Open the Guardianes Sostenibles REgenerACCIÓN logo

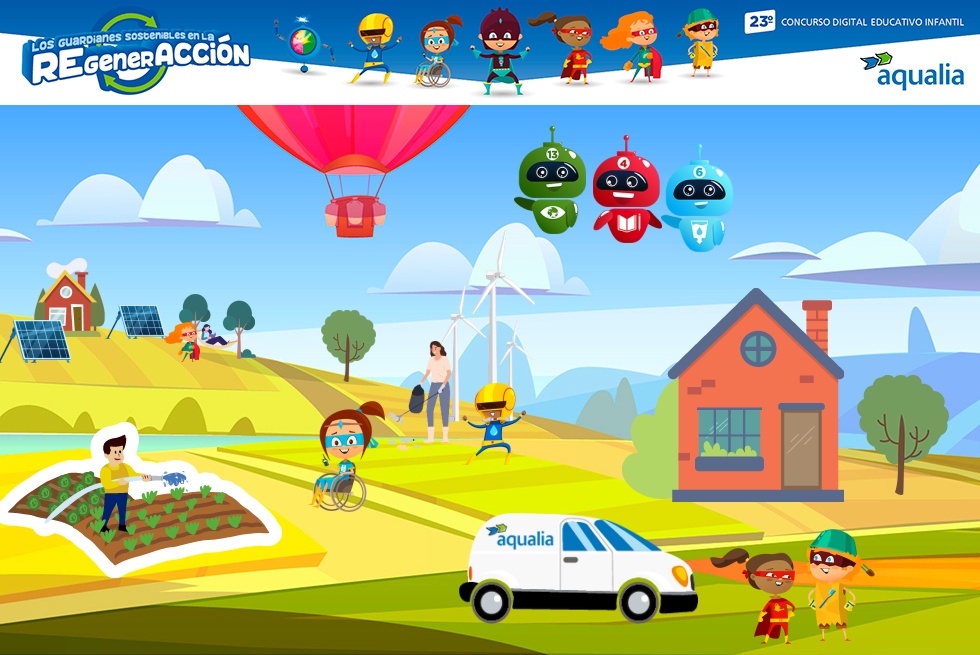pos(137,55)
